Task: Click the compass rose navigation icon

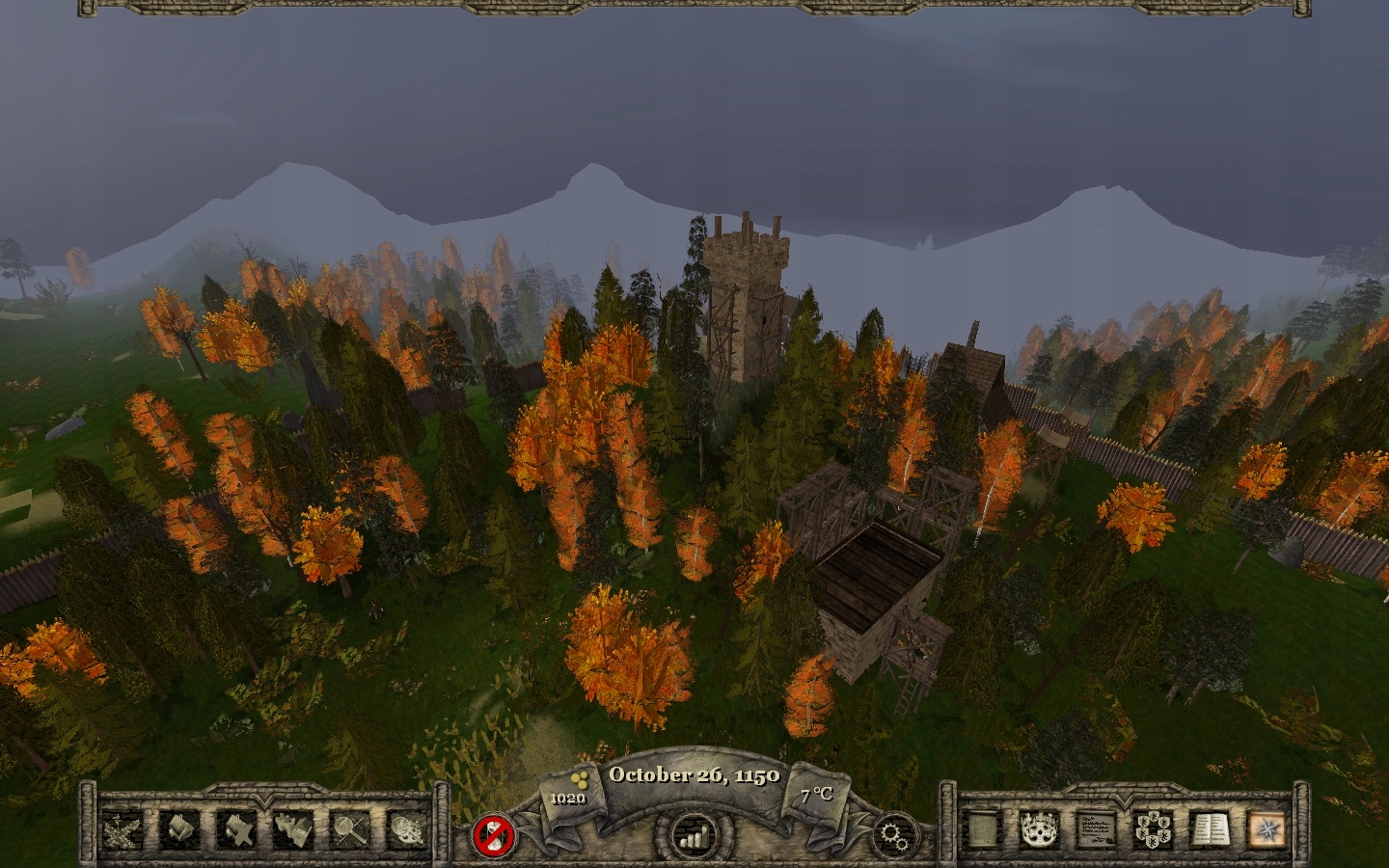Action: pyautogui.click(x=1266, y=829)
